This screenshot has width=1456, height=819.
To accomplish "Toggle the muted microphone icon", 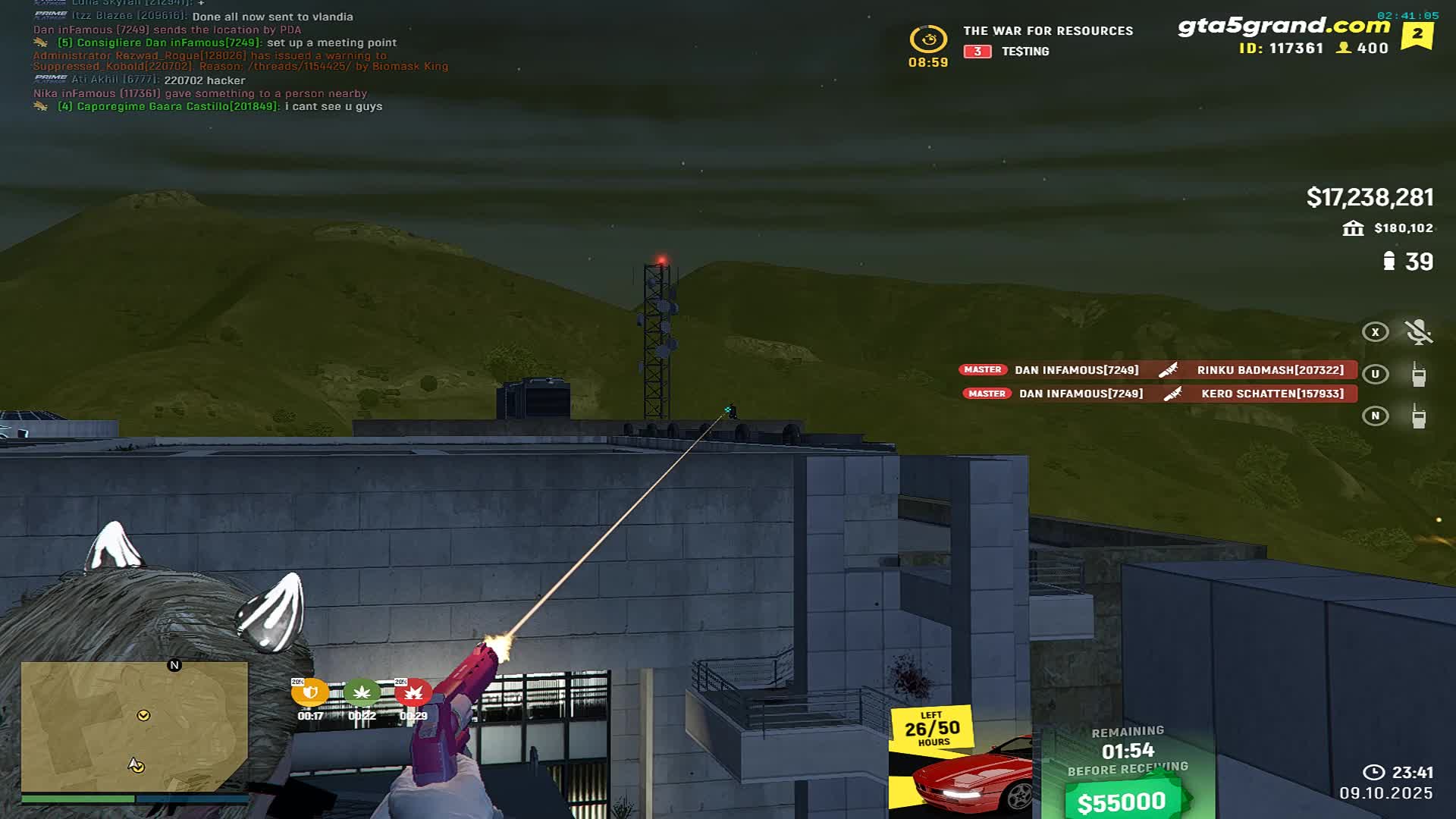I will 1418,332.
